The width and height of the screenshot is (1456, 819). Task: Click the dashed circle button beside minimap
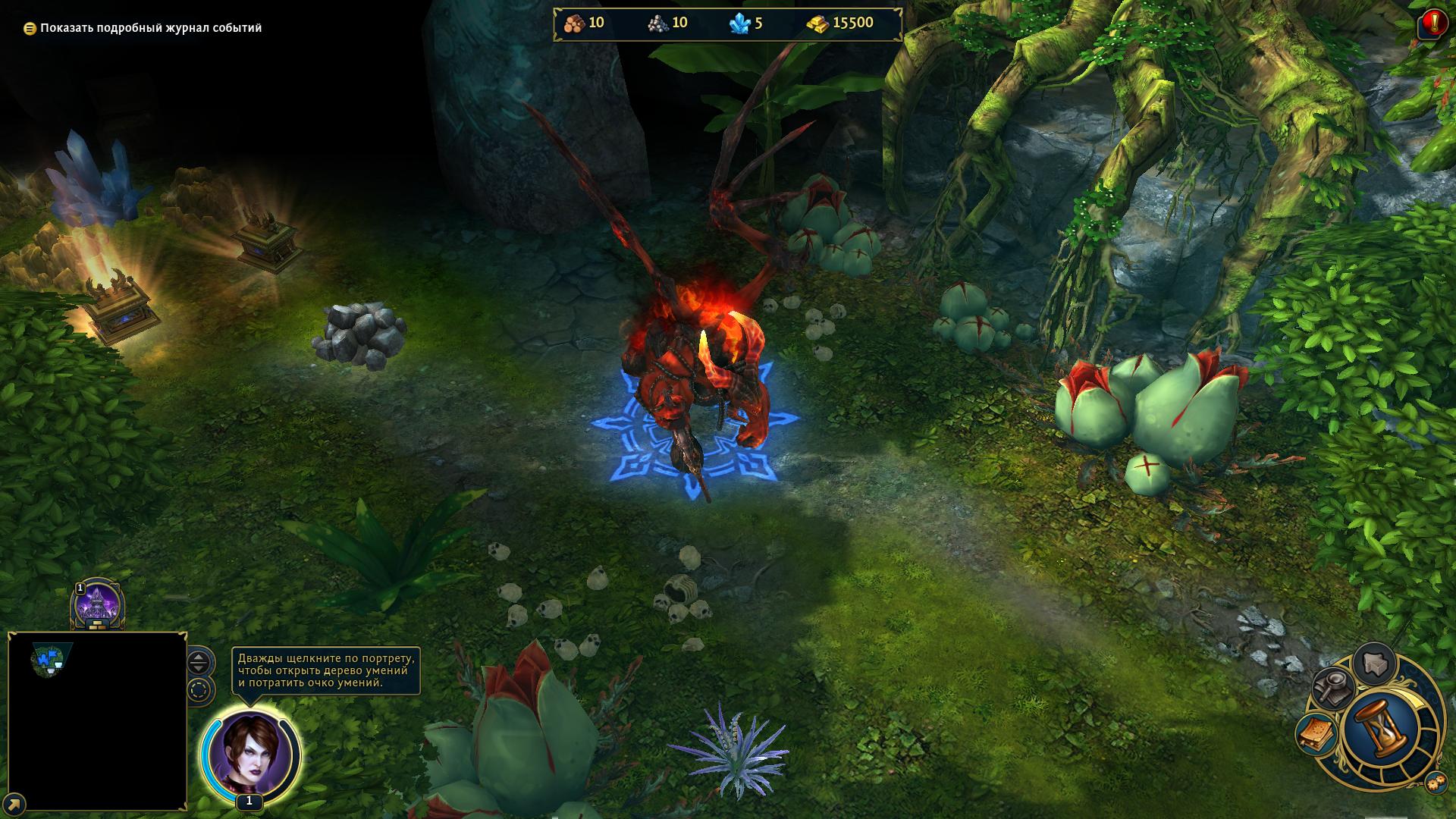[199, 691]
